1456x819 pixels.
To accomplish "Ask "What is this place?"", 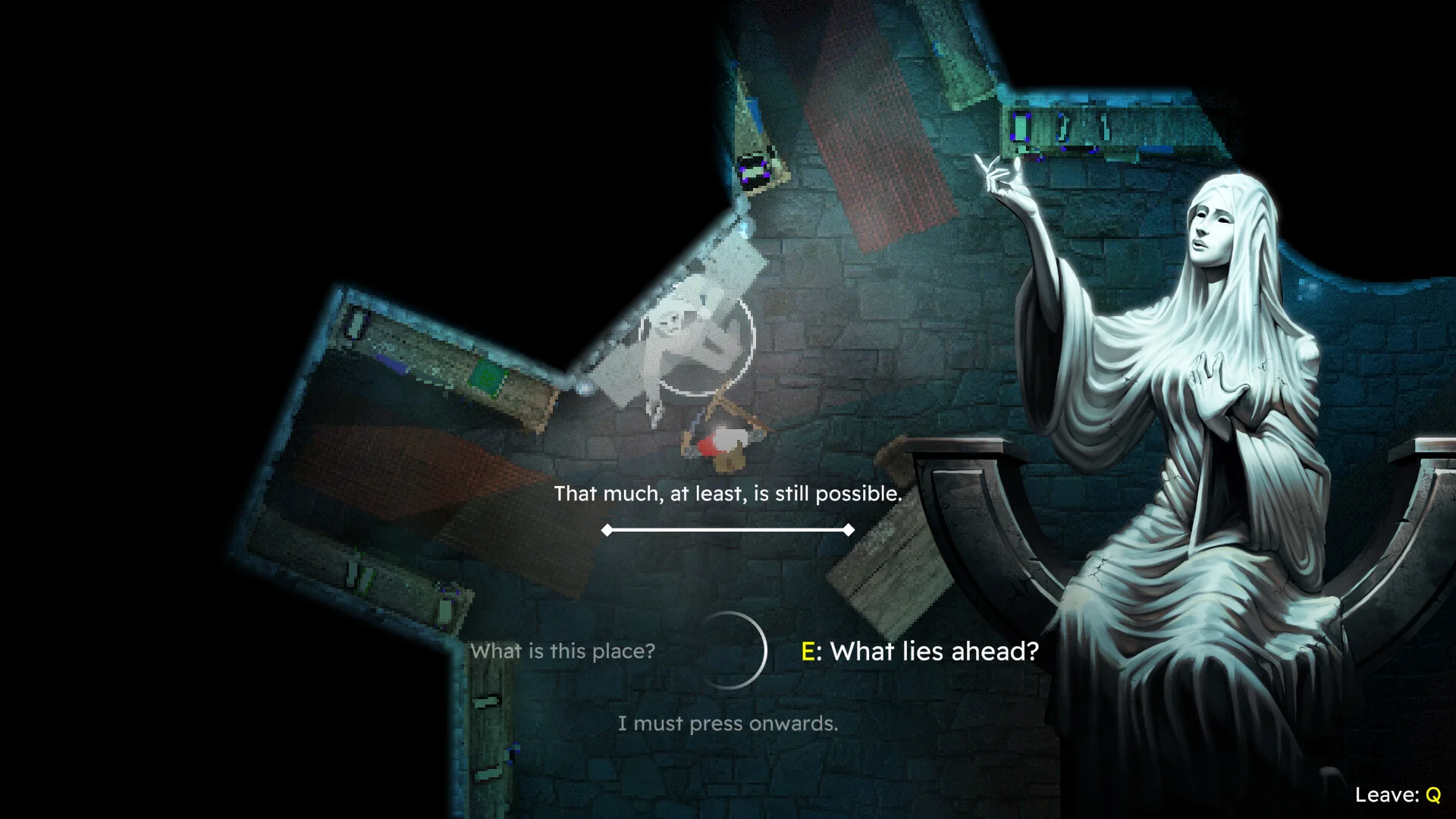I will pyautogui.click(x=562, y=651).
